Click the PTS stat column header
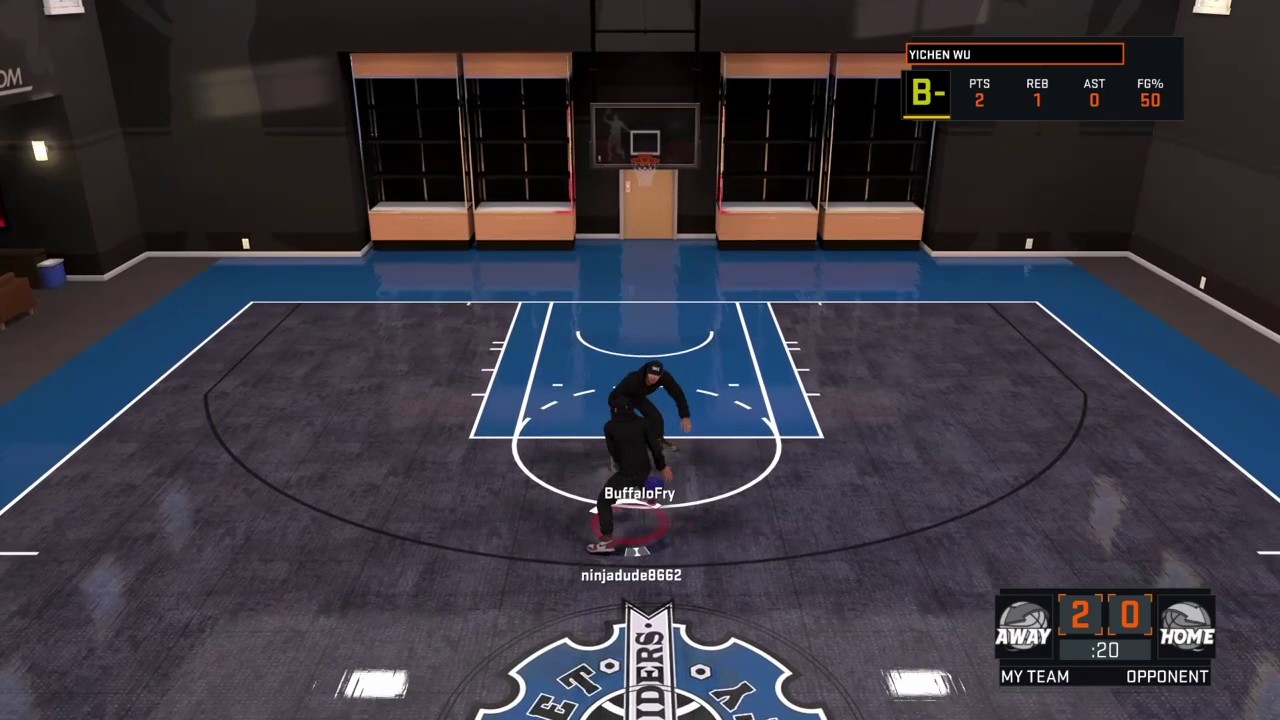The image size is (1280, 720). [979, 84]
